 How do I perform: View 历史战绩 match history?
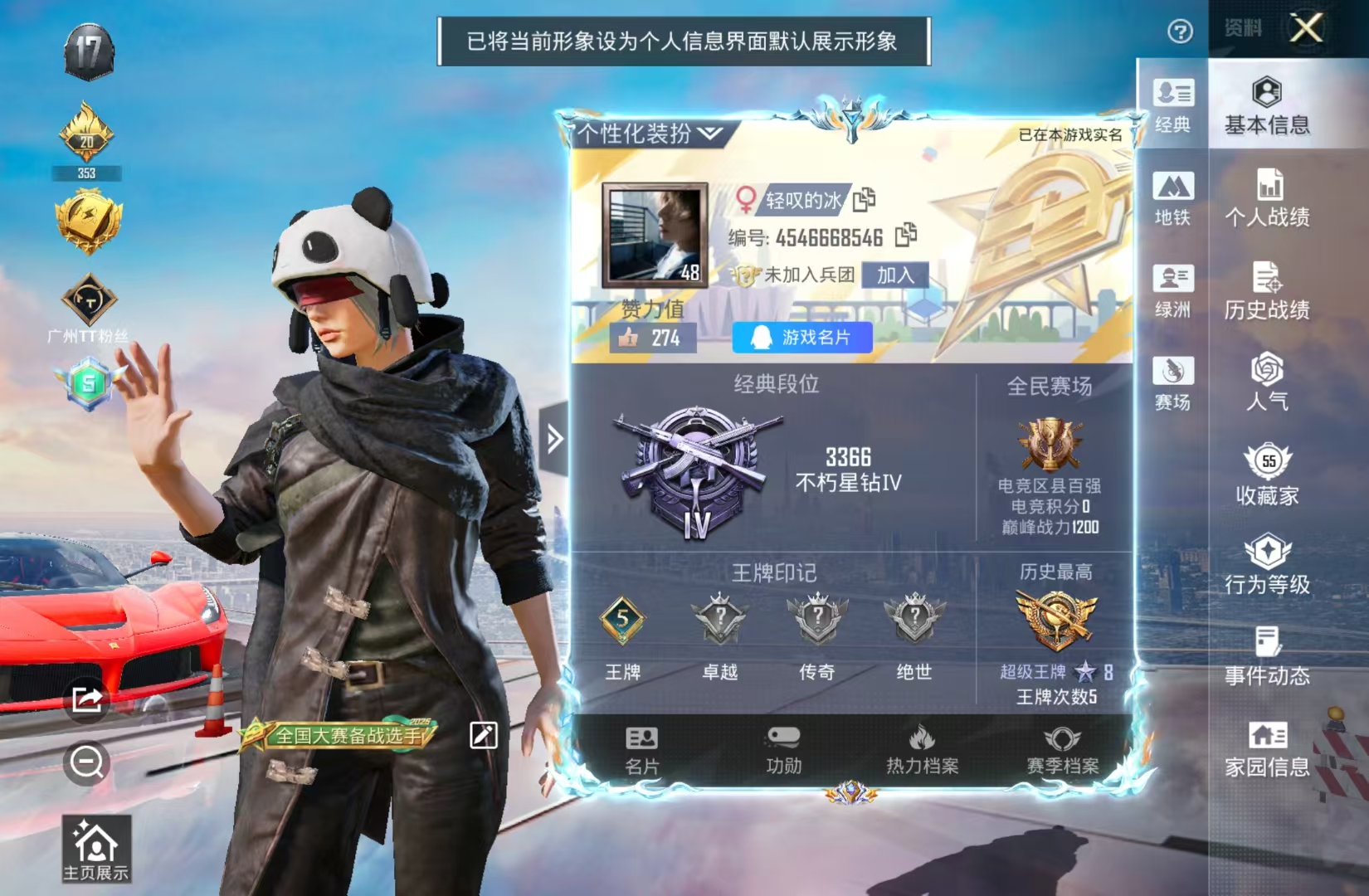[1267, 291]
